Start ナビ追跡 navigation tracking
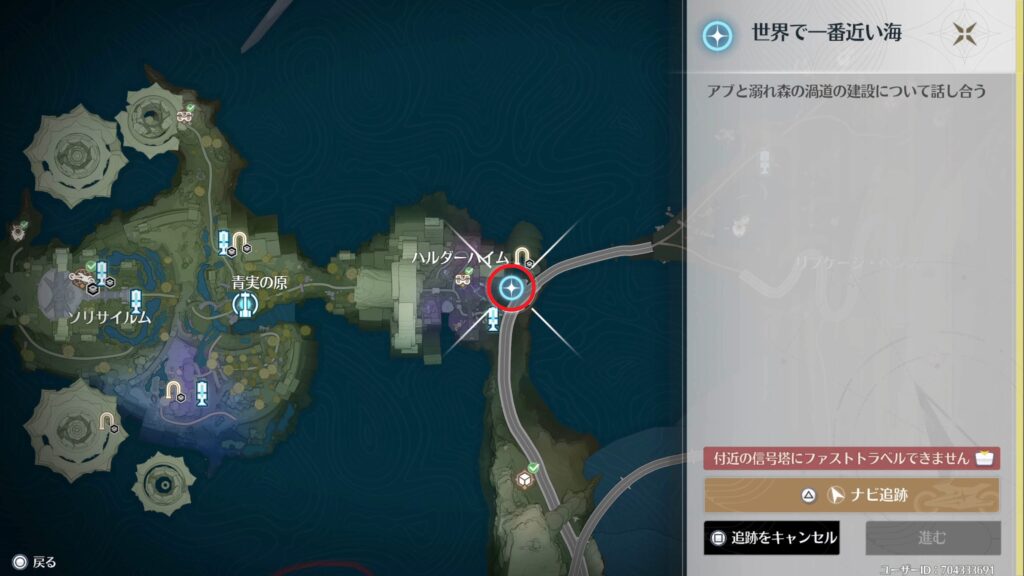 click(851, 495)
